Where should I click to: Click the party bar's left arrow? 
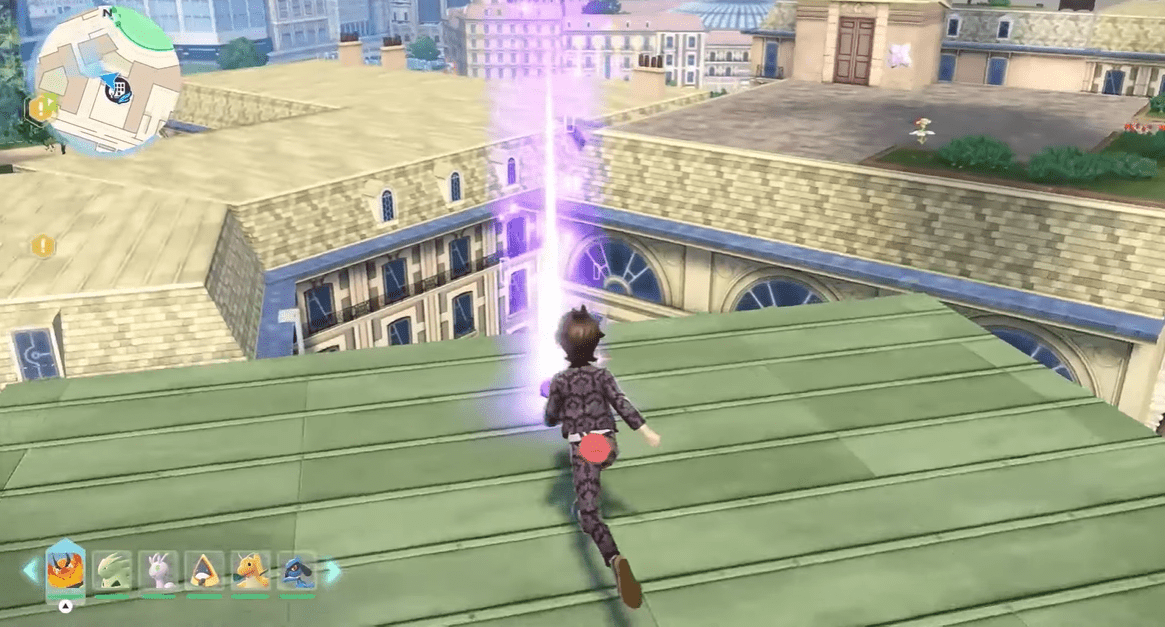click(x=30, y=571)
